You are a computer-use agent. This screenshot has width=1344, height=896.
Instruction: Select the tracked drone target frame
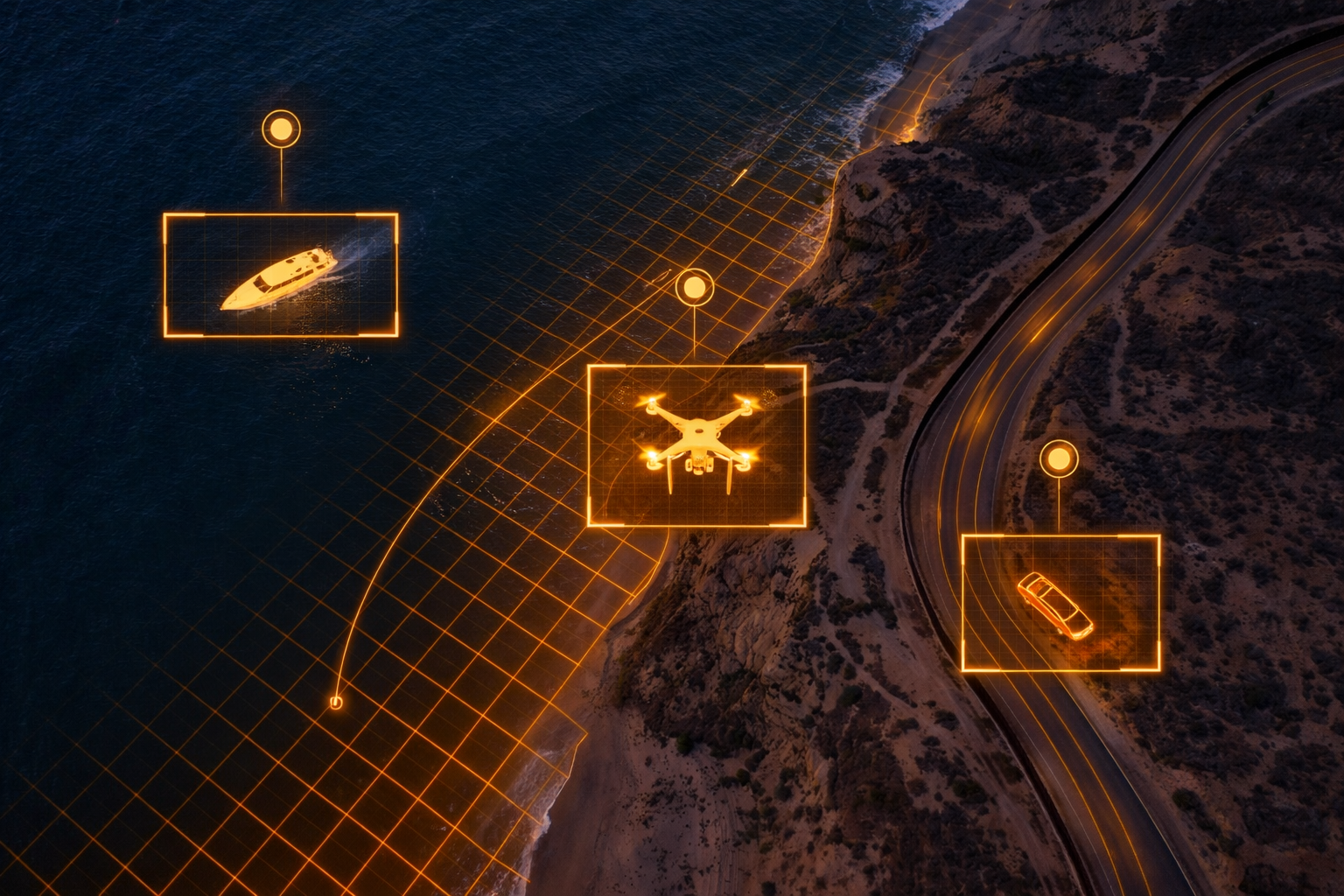point(696,445)
